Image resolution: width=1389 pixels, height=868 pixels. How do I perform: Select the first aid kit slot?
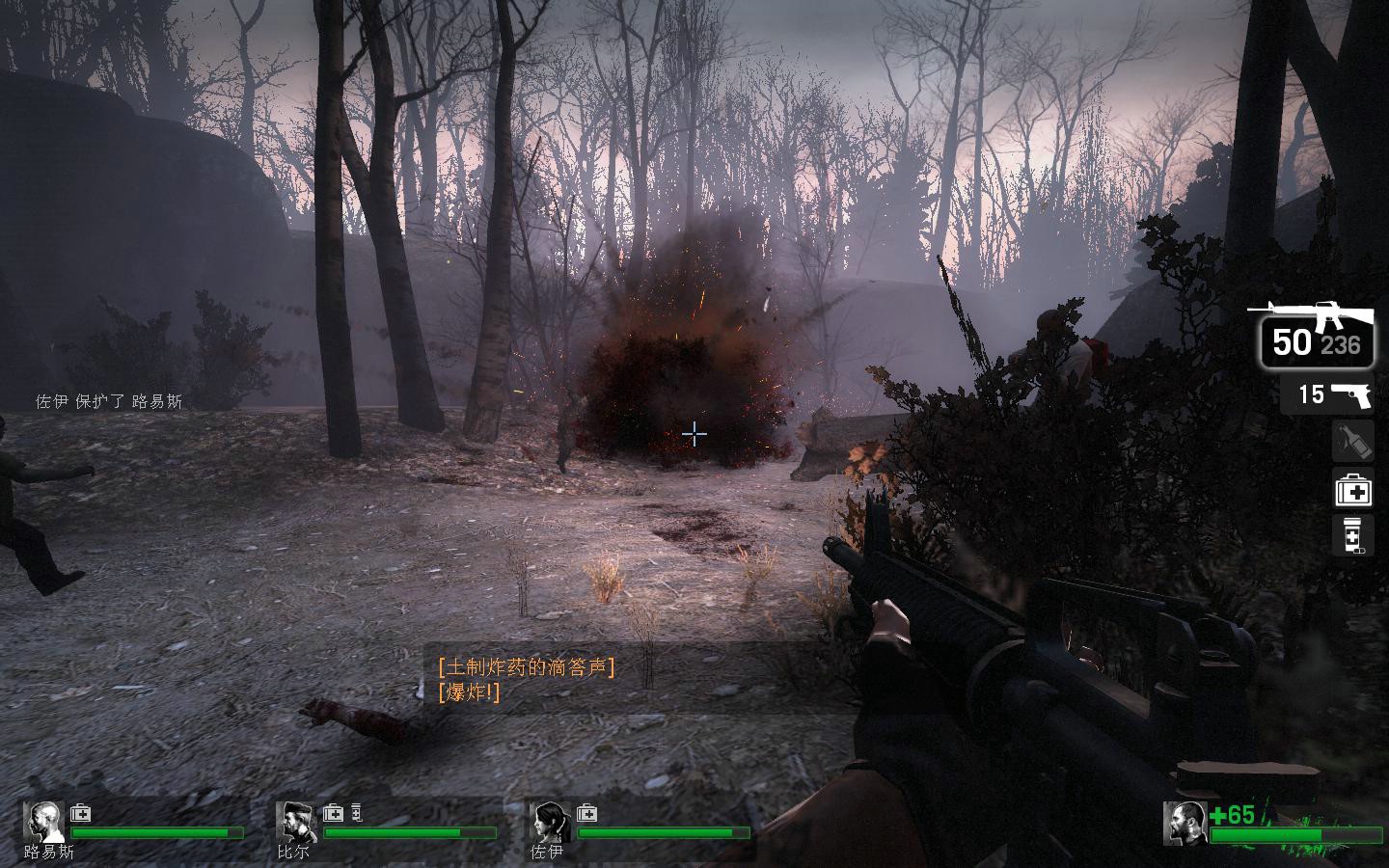(1353, 490)
